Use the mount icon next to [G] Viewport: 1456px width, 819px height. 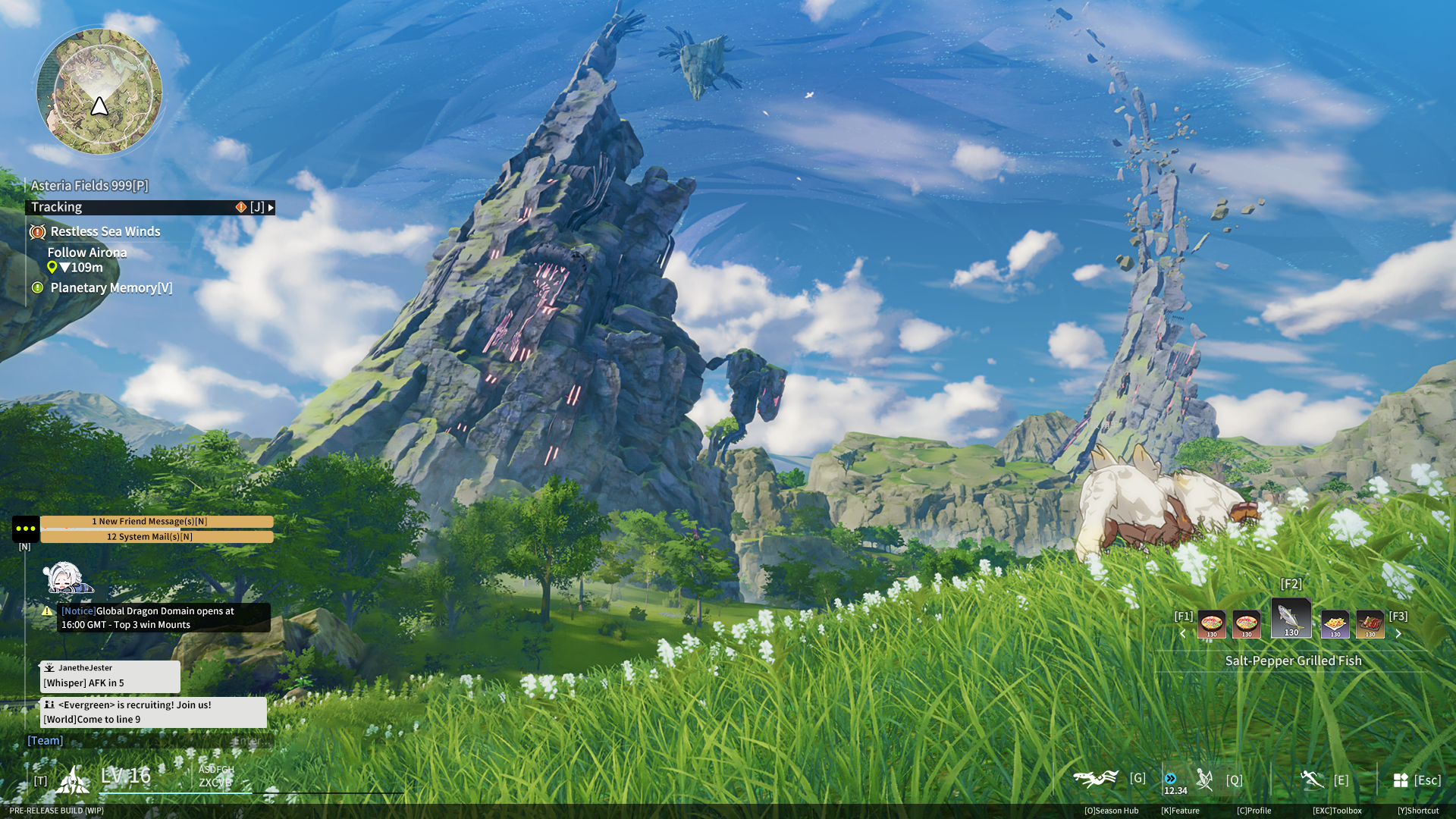click(1095, 778)
